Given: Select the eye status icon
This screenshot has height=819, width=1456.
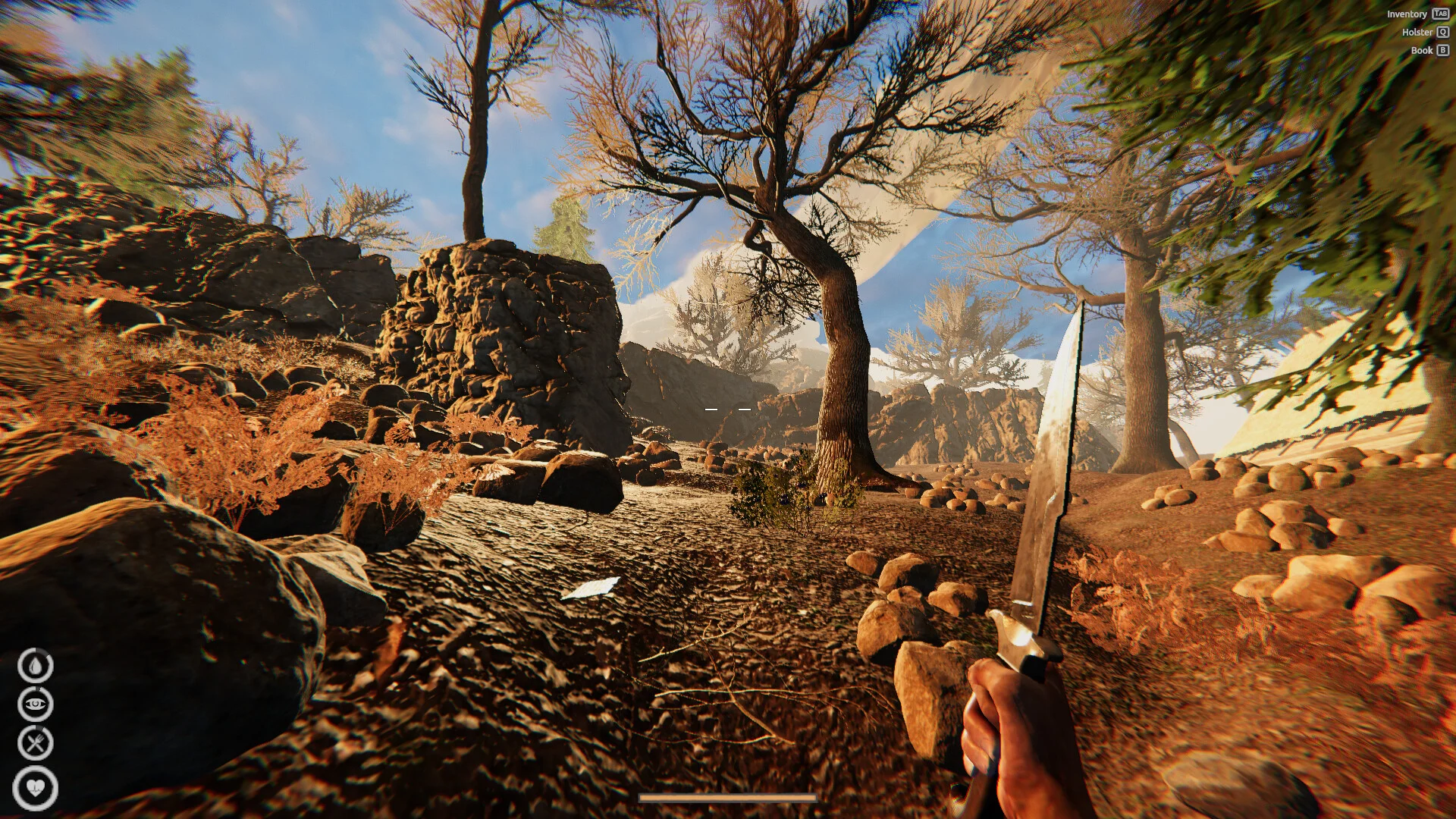Looking at the screenshot, I should click(36, 704).
